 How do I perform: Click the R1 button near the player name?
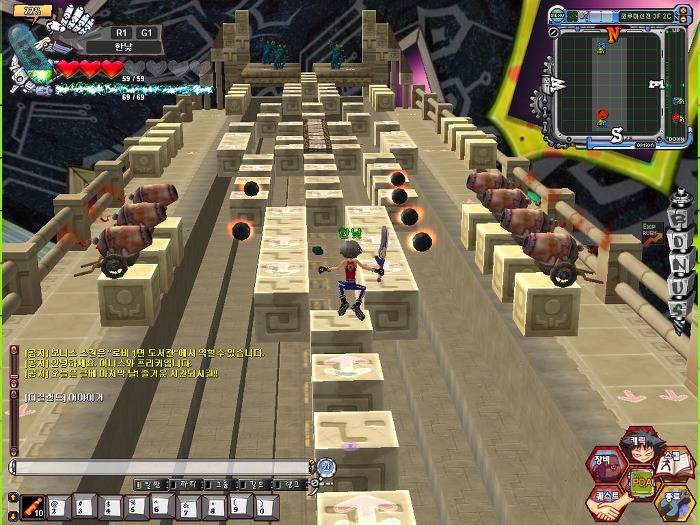[121, 32]
